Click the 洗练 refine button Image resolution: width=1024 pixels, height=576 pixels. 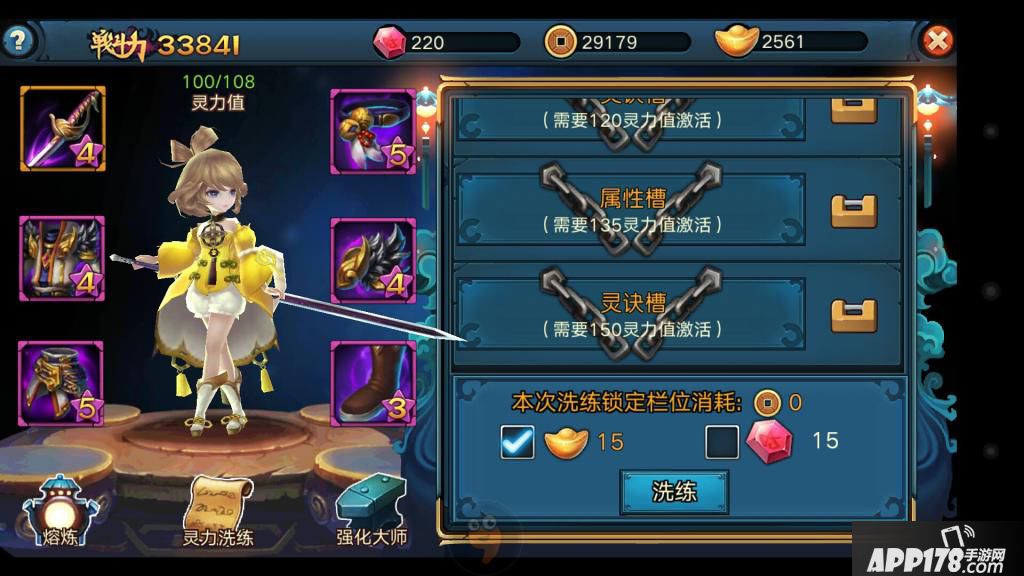[x=674, y=492]
